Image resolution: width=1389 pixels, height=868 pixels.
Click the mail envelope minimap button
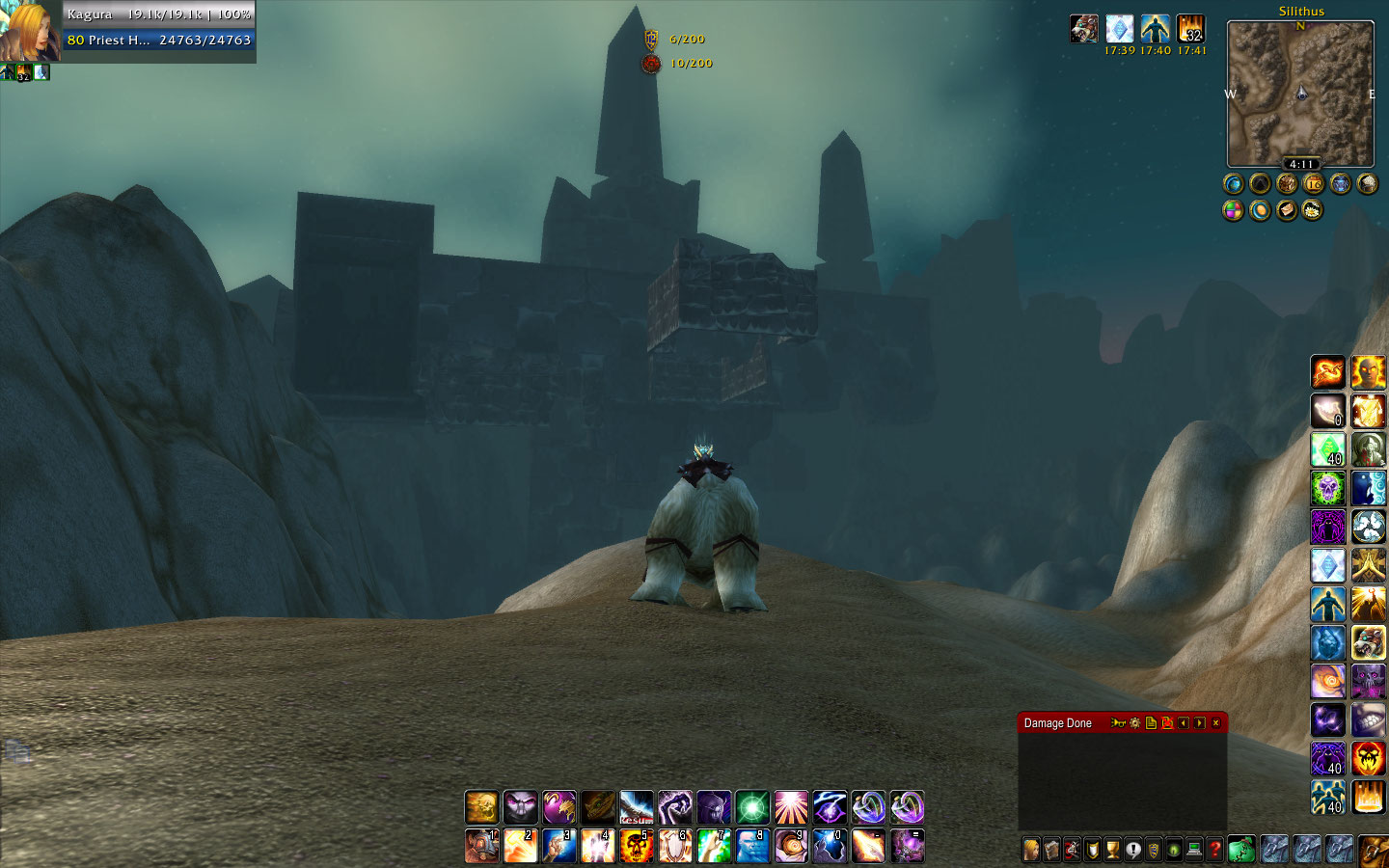(x=1287, y=210)
